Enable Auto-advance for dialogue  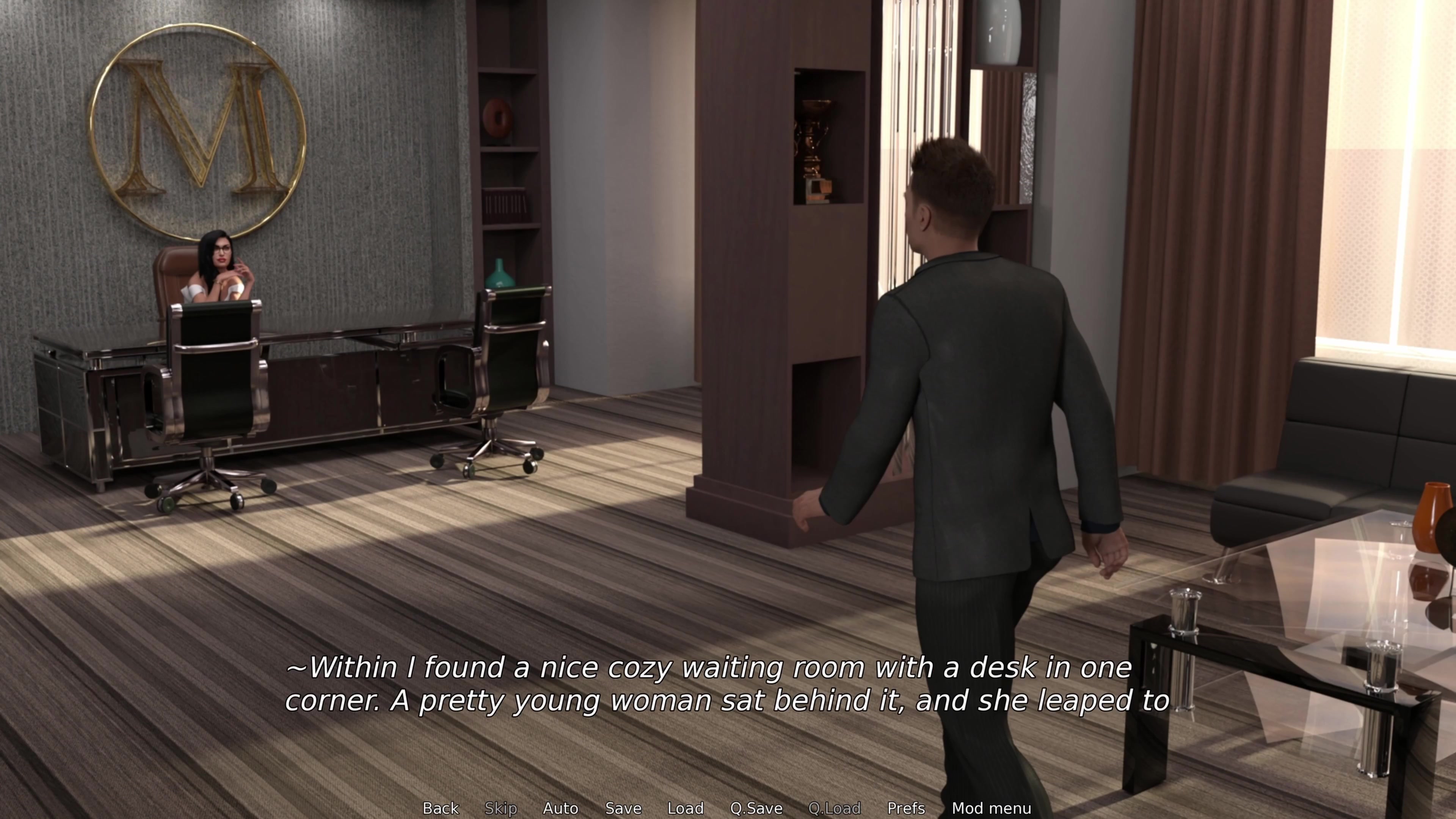click(560, 808)
